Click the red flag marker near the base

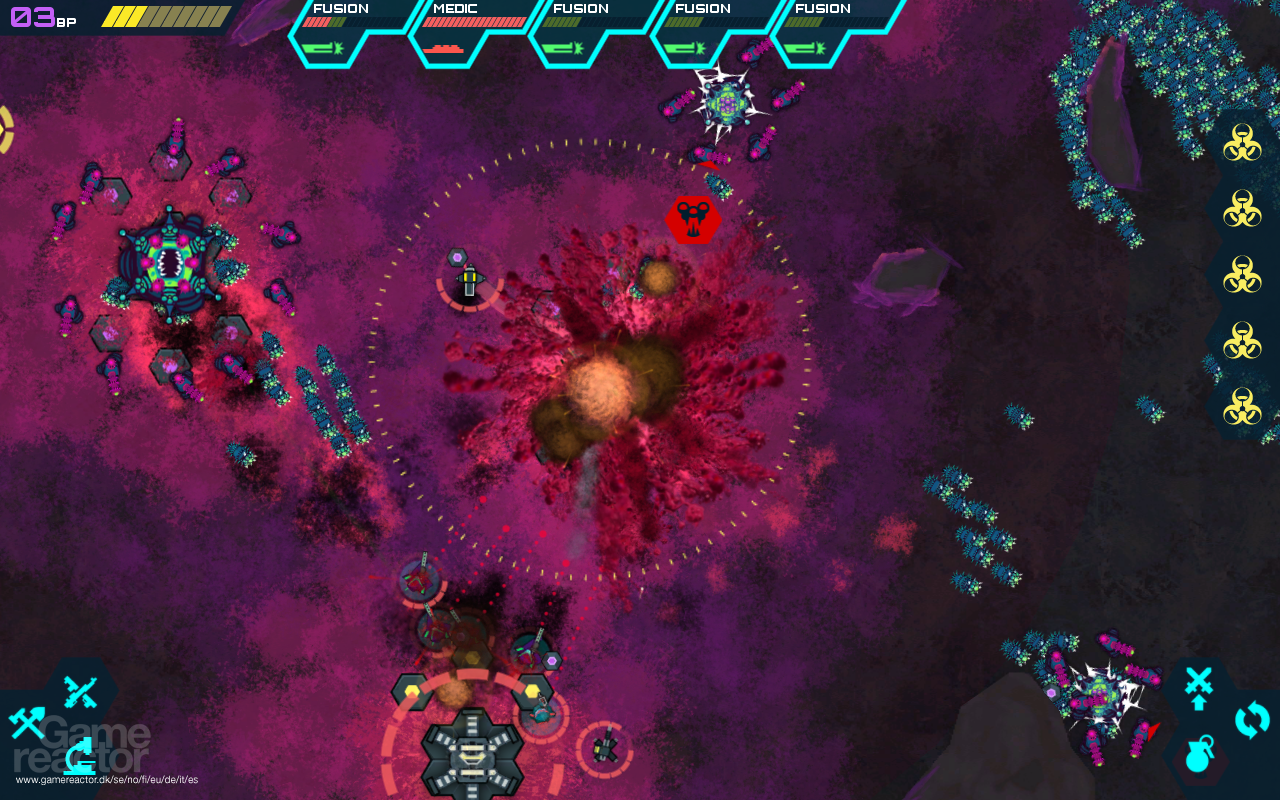pos(1152,730)
